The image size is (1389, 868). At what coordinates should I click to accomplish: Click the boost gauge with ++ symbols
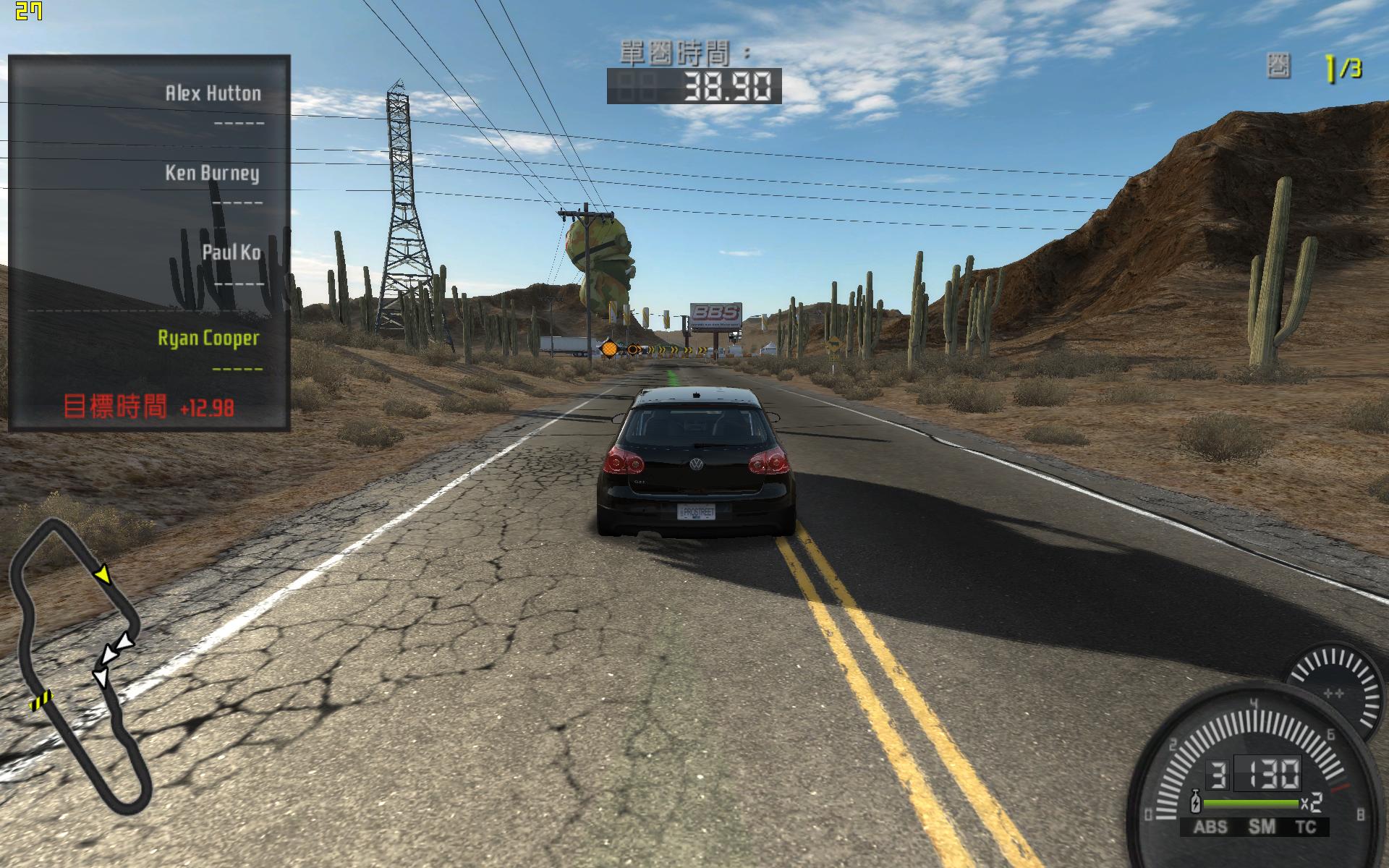coord(1335,693)
